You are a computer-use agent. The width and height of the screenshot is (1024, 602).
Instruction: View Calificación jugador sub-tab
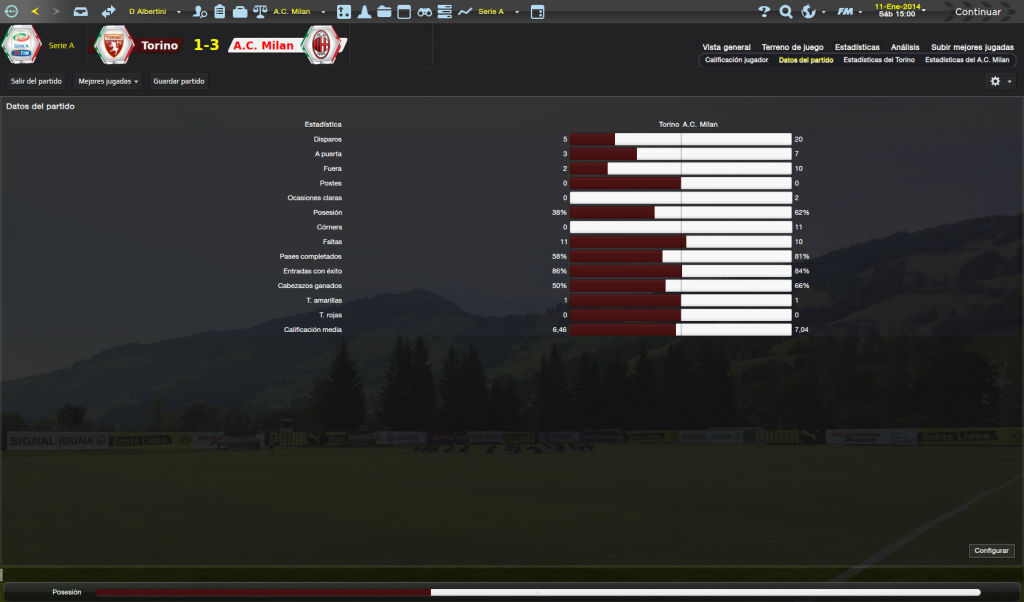tap(736, 60)
